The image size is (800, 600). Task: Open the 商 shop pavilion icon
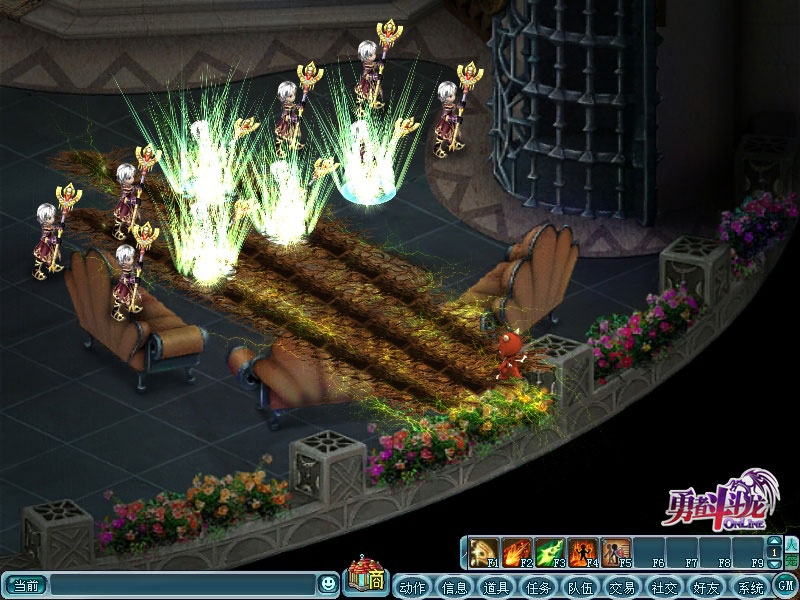pyautogui.click(x=365, y=577)
